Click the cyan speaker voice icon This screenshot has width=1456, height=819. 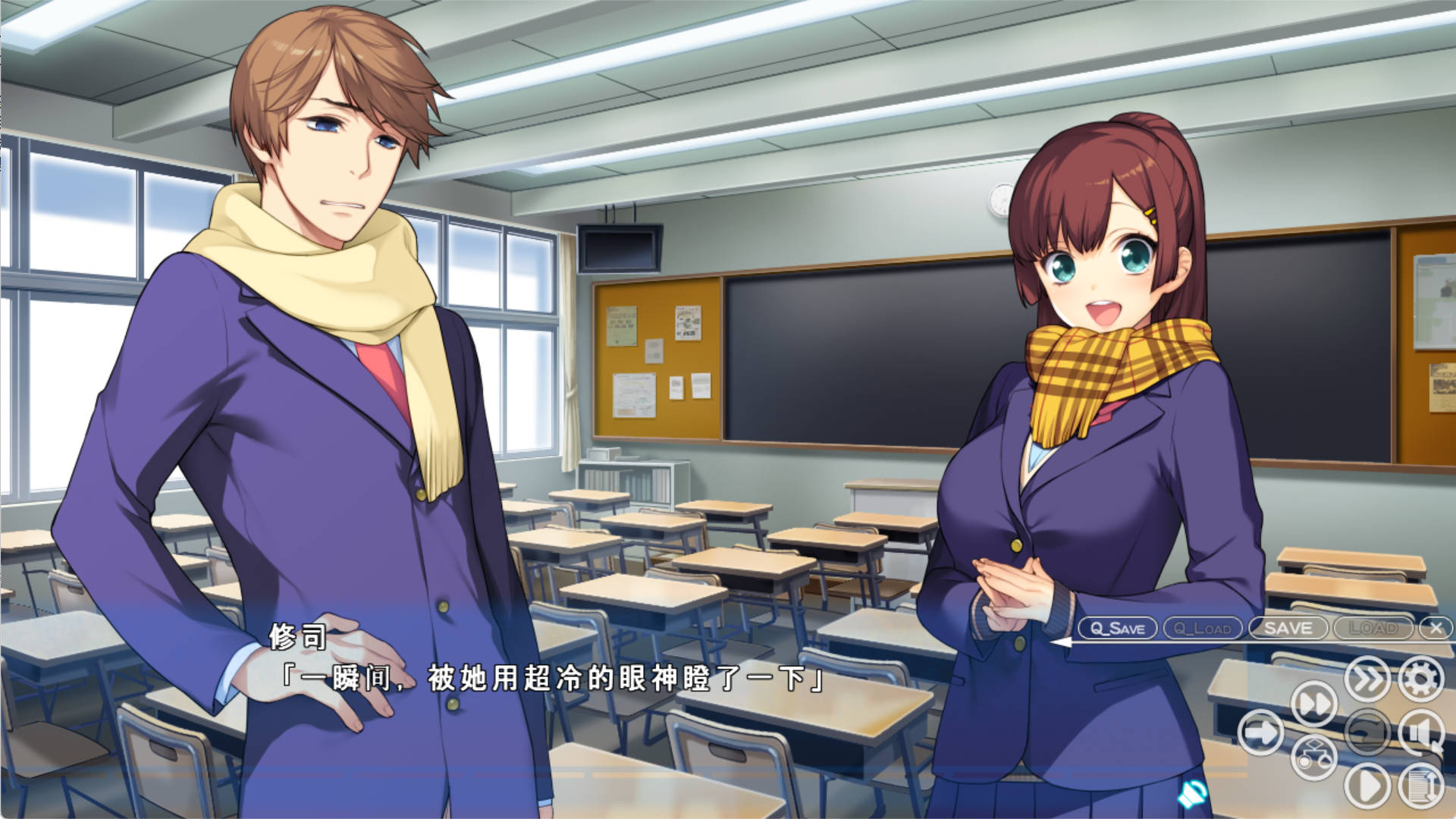point(1192,793)
